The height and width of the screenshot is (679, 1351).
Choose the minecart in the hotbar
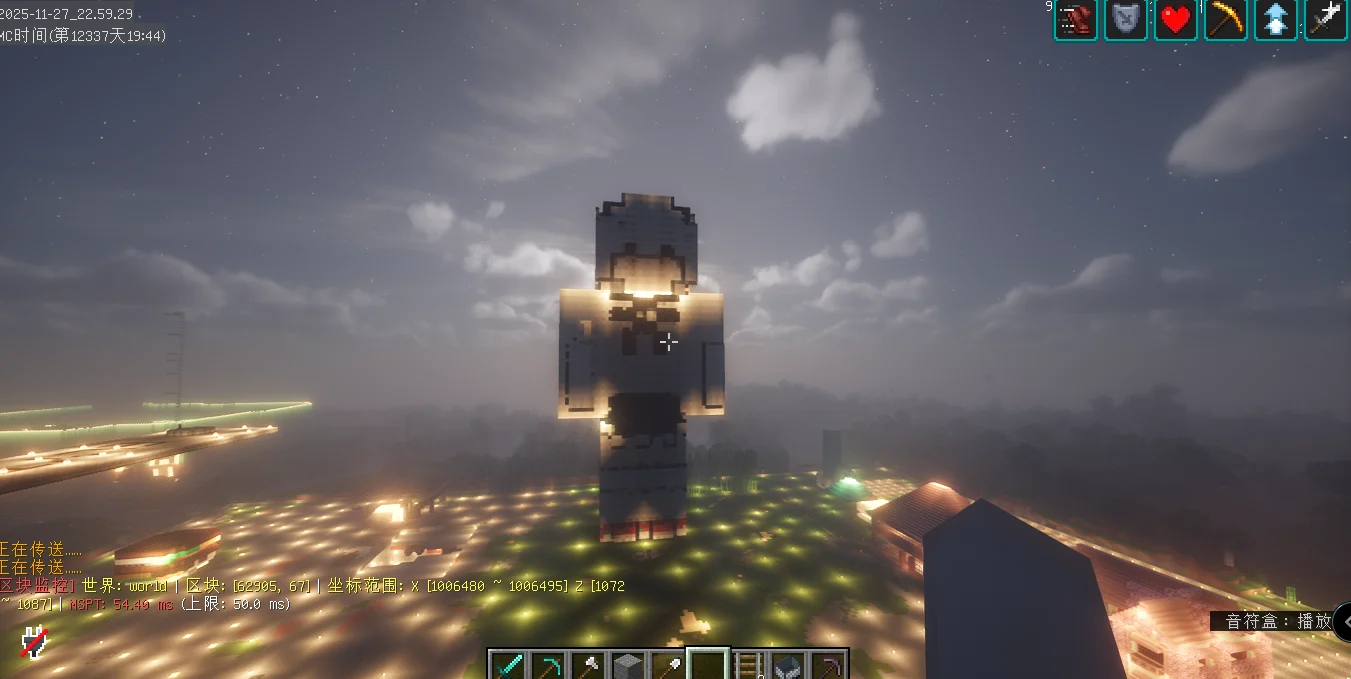(x=788, y=665)
